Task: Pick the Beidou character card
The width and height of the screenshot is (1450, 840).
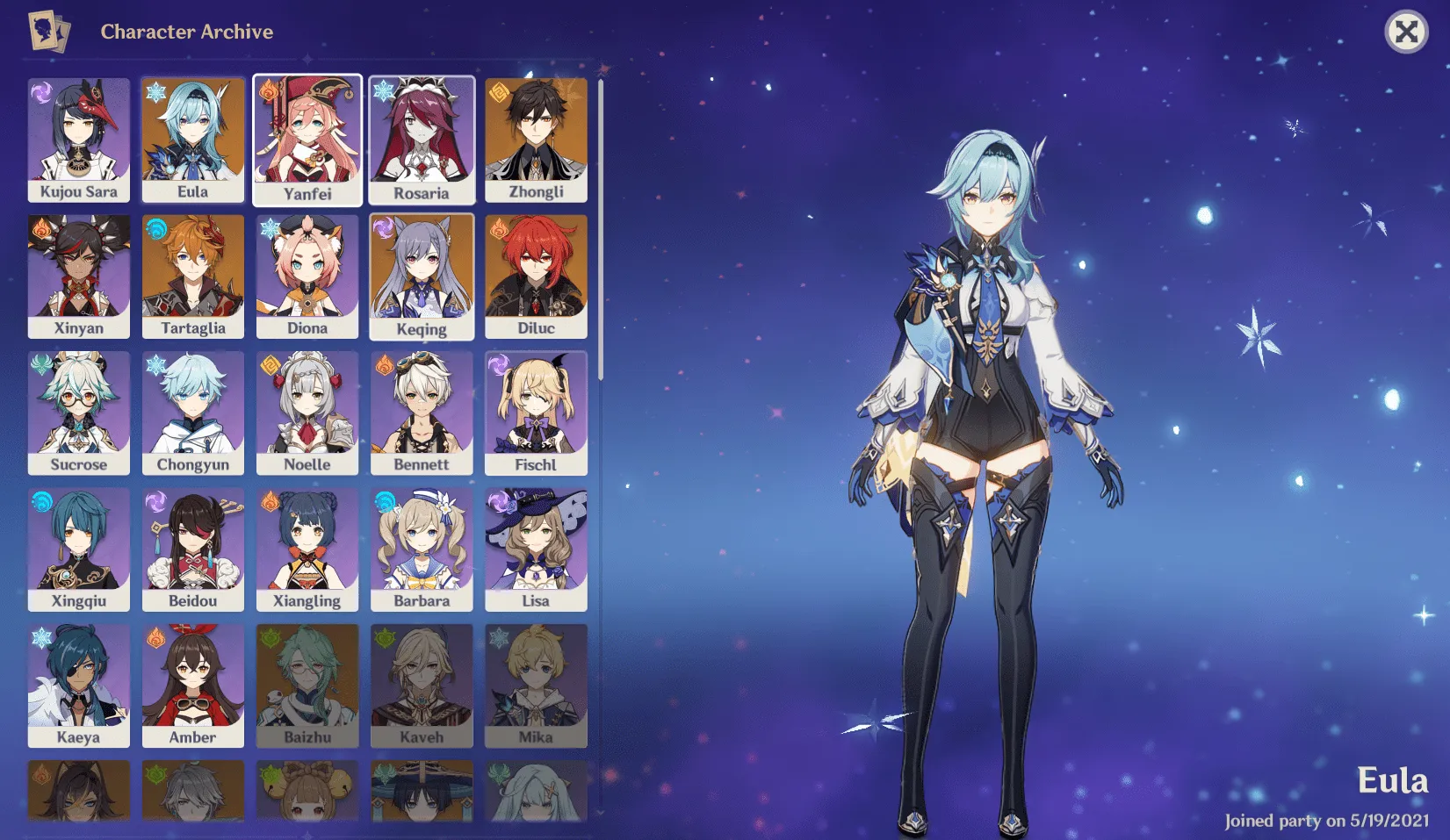Action: click(193, 549)
